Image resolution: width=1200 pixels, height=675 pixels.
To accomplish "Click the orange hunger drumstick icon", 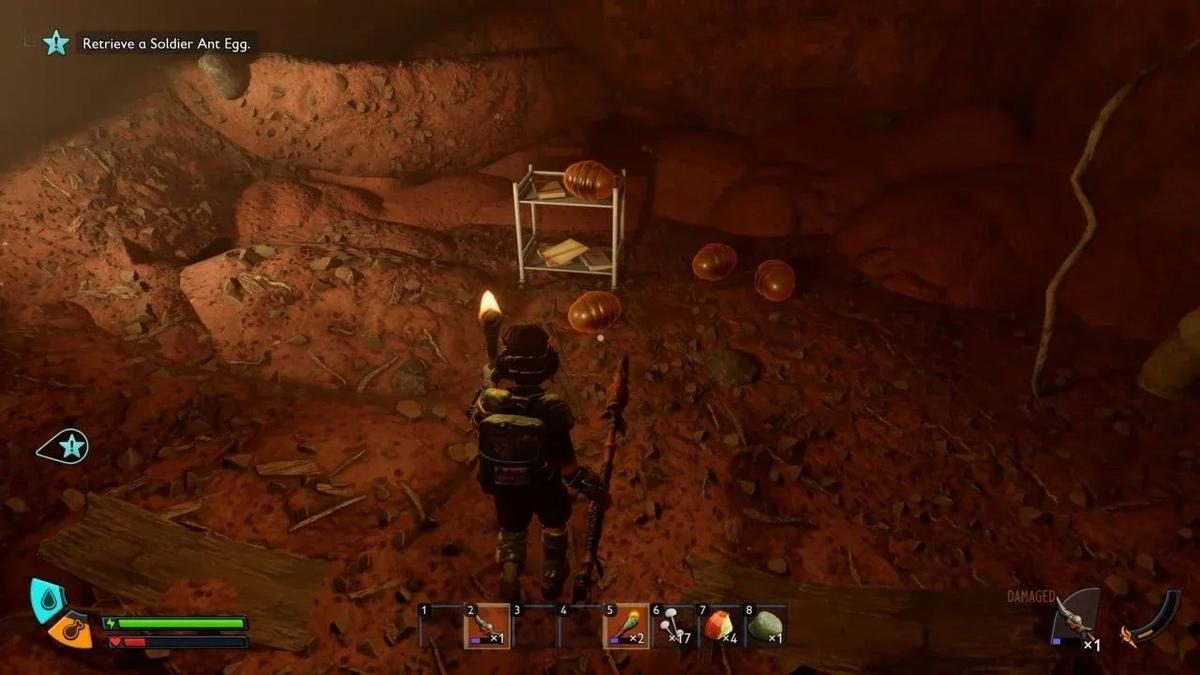I will point(72,630).
